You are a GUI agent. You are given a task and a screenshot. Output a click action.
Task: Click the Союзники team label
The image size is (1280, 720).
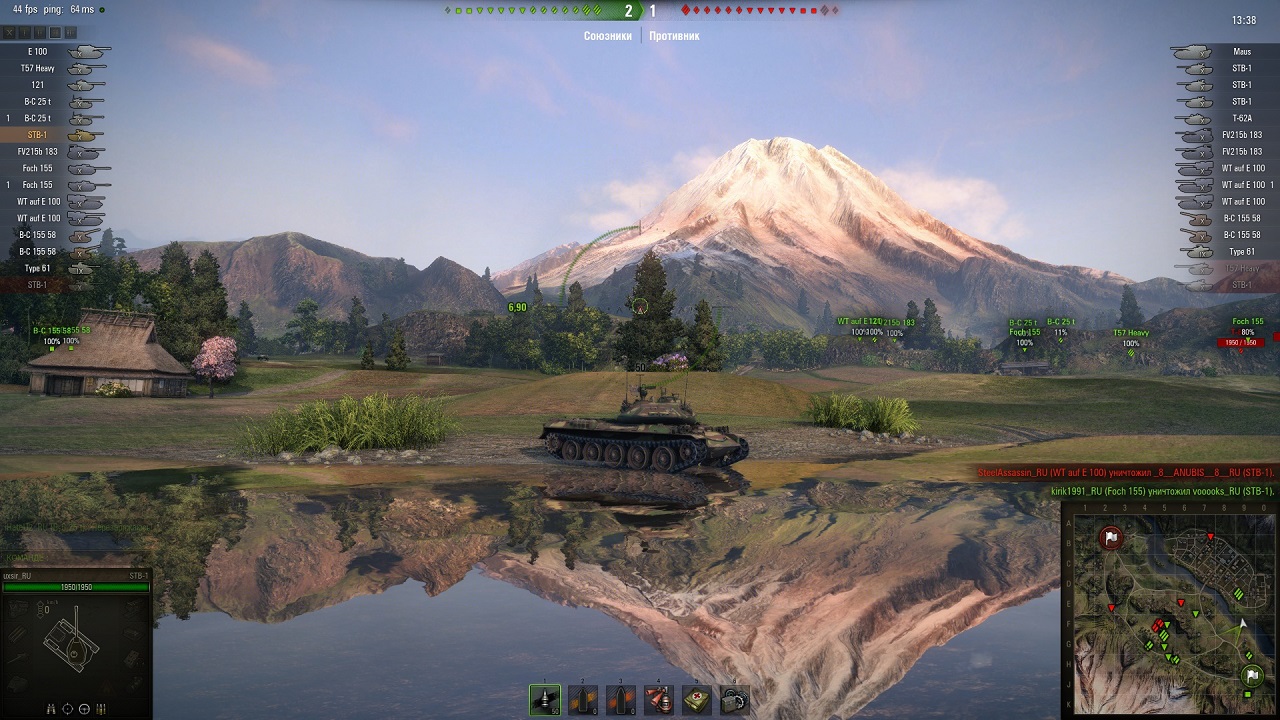pos(608,36)
